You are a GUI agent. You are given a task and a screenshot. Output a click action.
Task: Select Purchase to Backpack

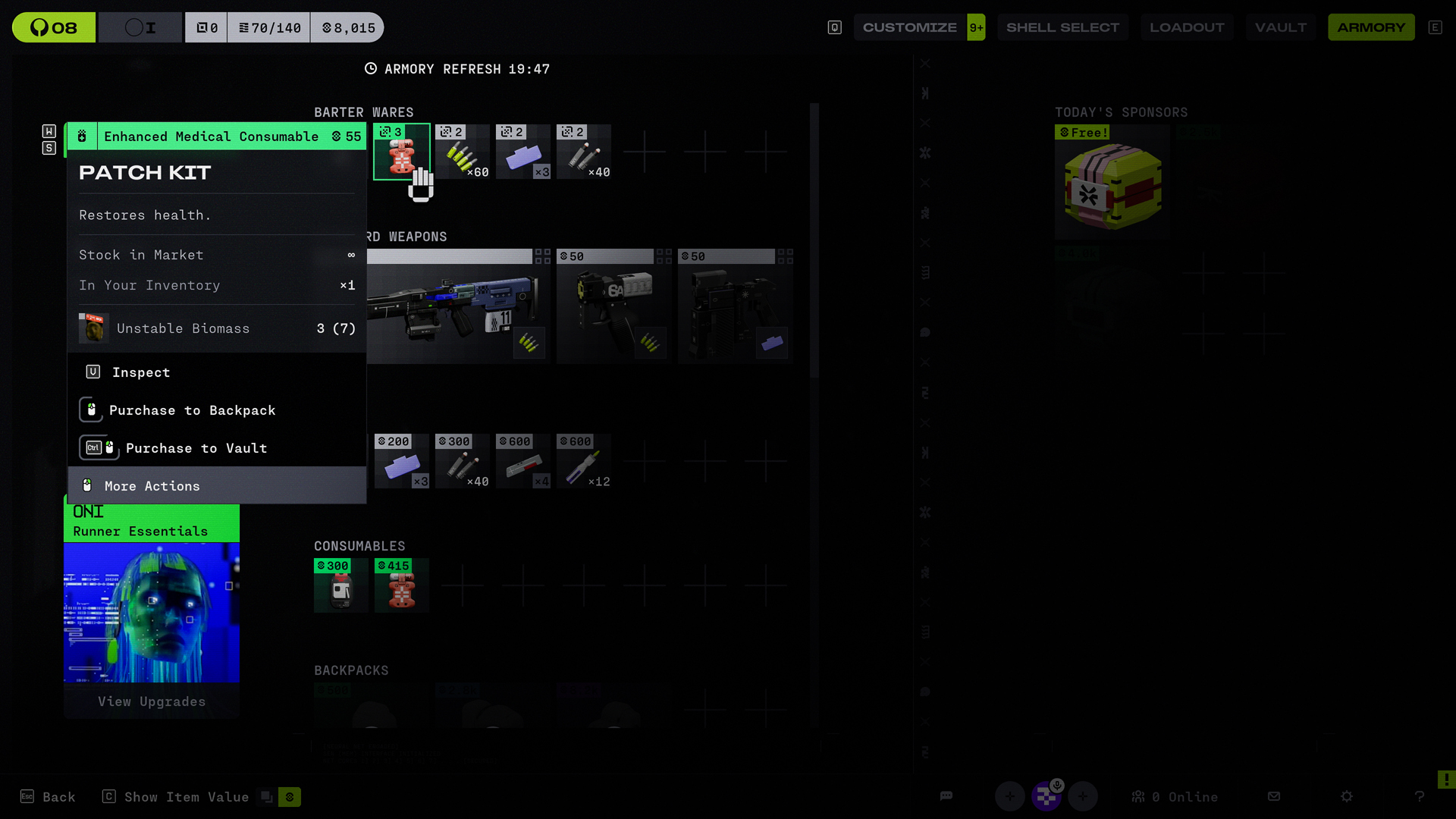192,410
